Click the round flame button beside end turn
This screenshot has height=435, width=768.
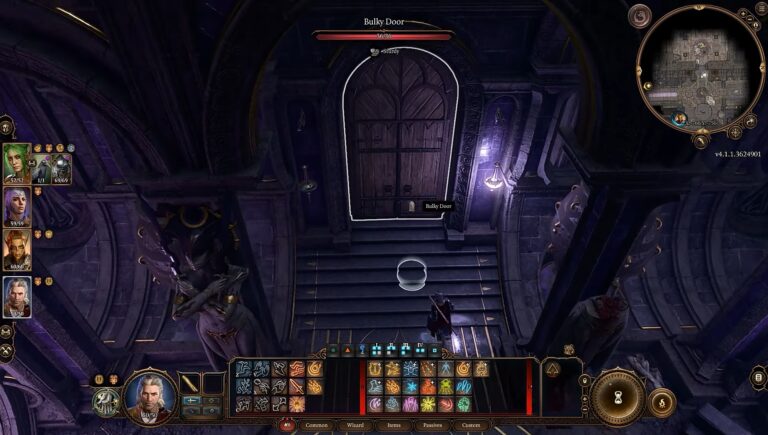coord(661,402)
